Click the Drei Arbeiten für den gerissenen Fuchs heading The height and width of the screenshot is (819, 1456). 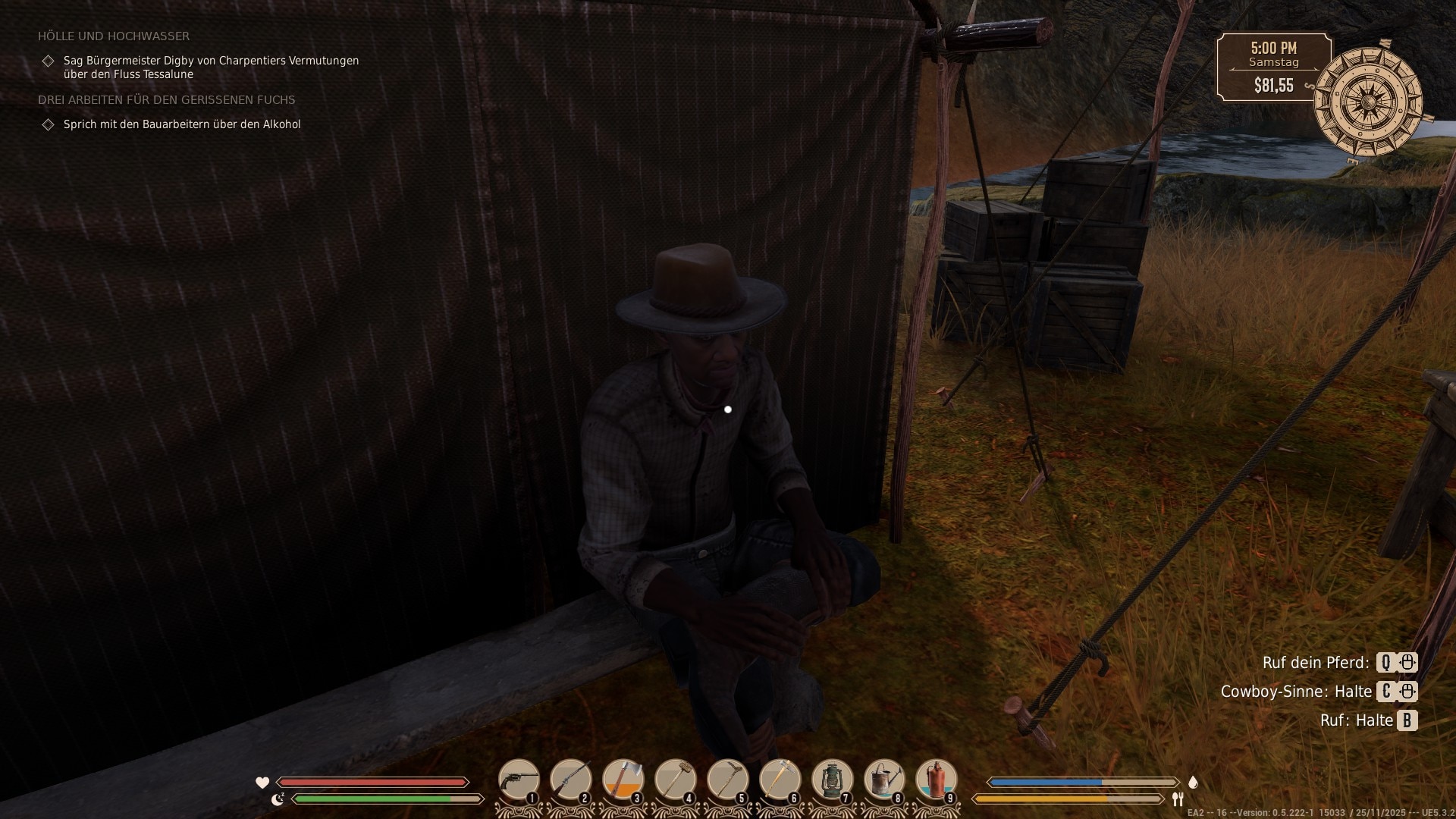click(x=167, y=100)
